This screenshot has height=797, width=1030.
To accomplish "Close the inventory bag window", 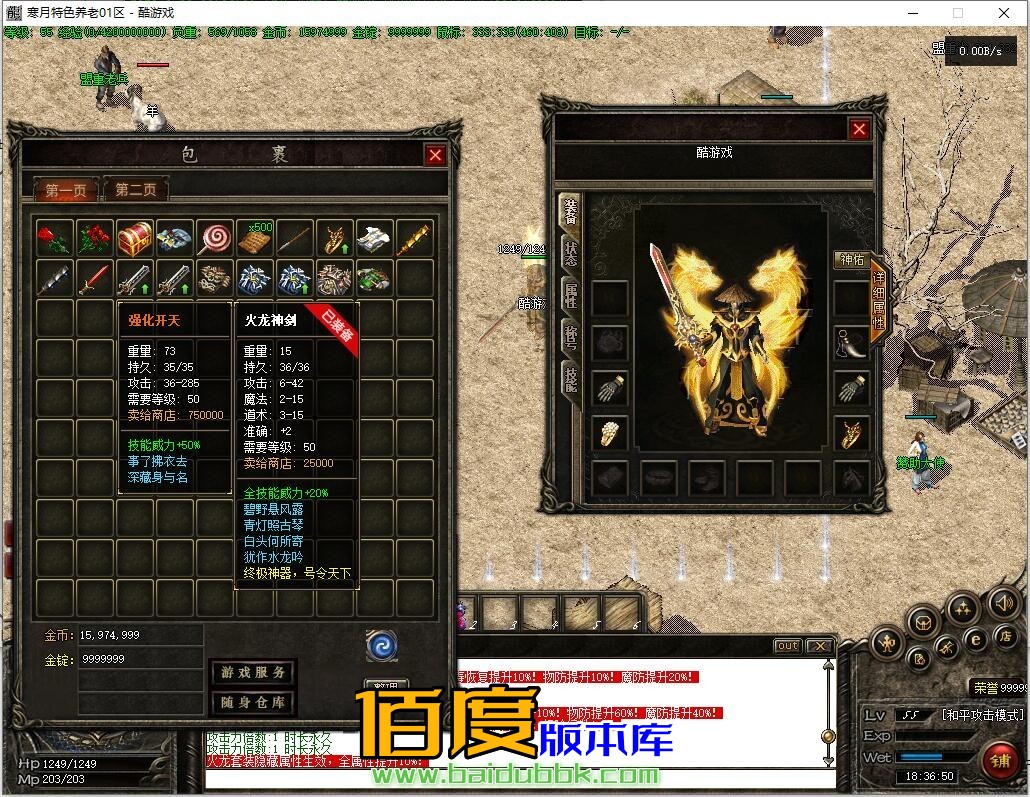I will pos(435,155).
